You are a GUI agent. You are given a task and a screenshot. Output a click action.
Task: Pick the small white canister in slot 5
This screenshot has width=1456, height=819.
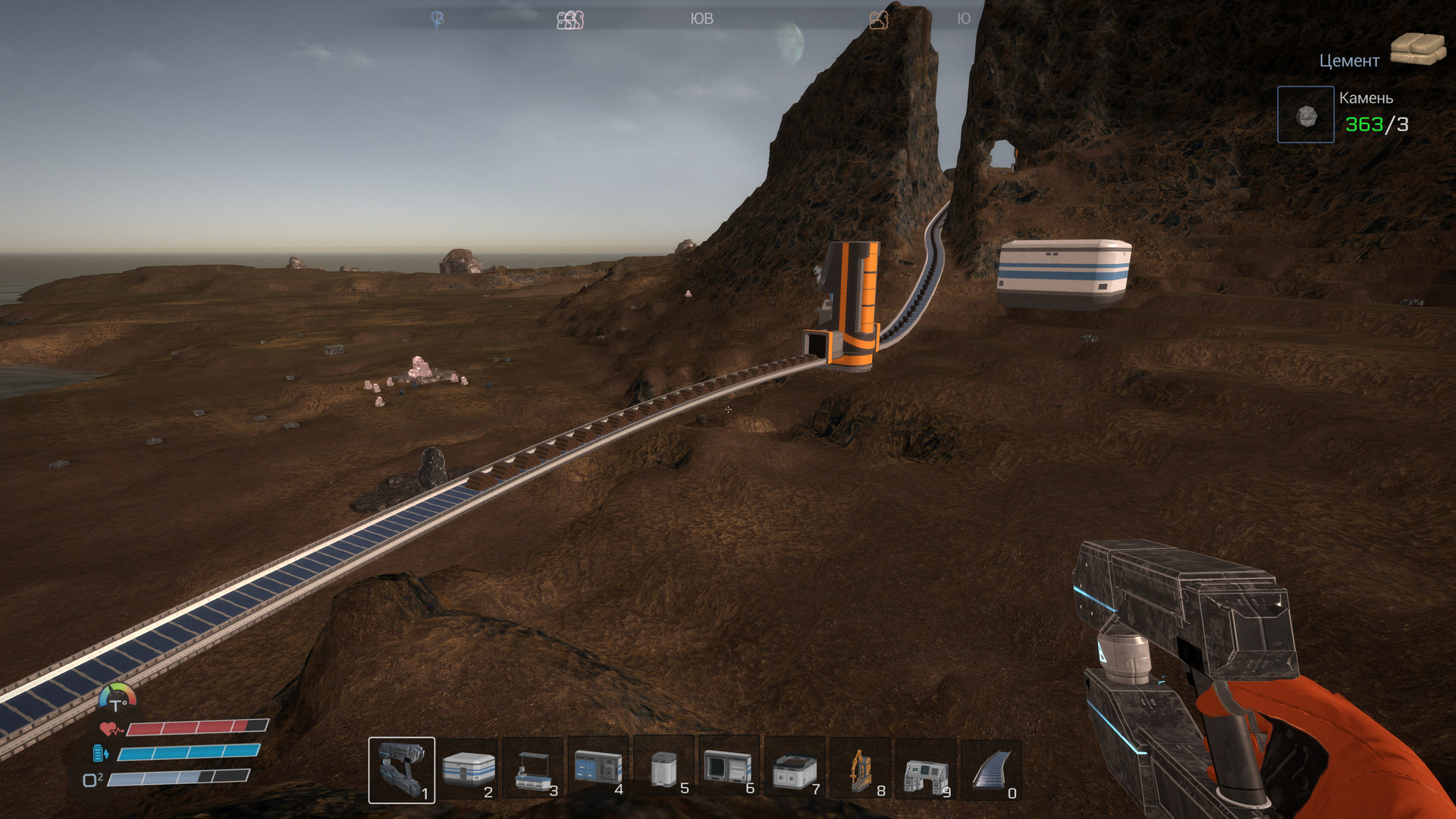664,769
